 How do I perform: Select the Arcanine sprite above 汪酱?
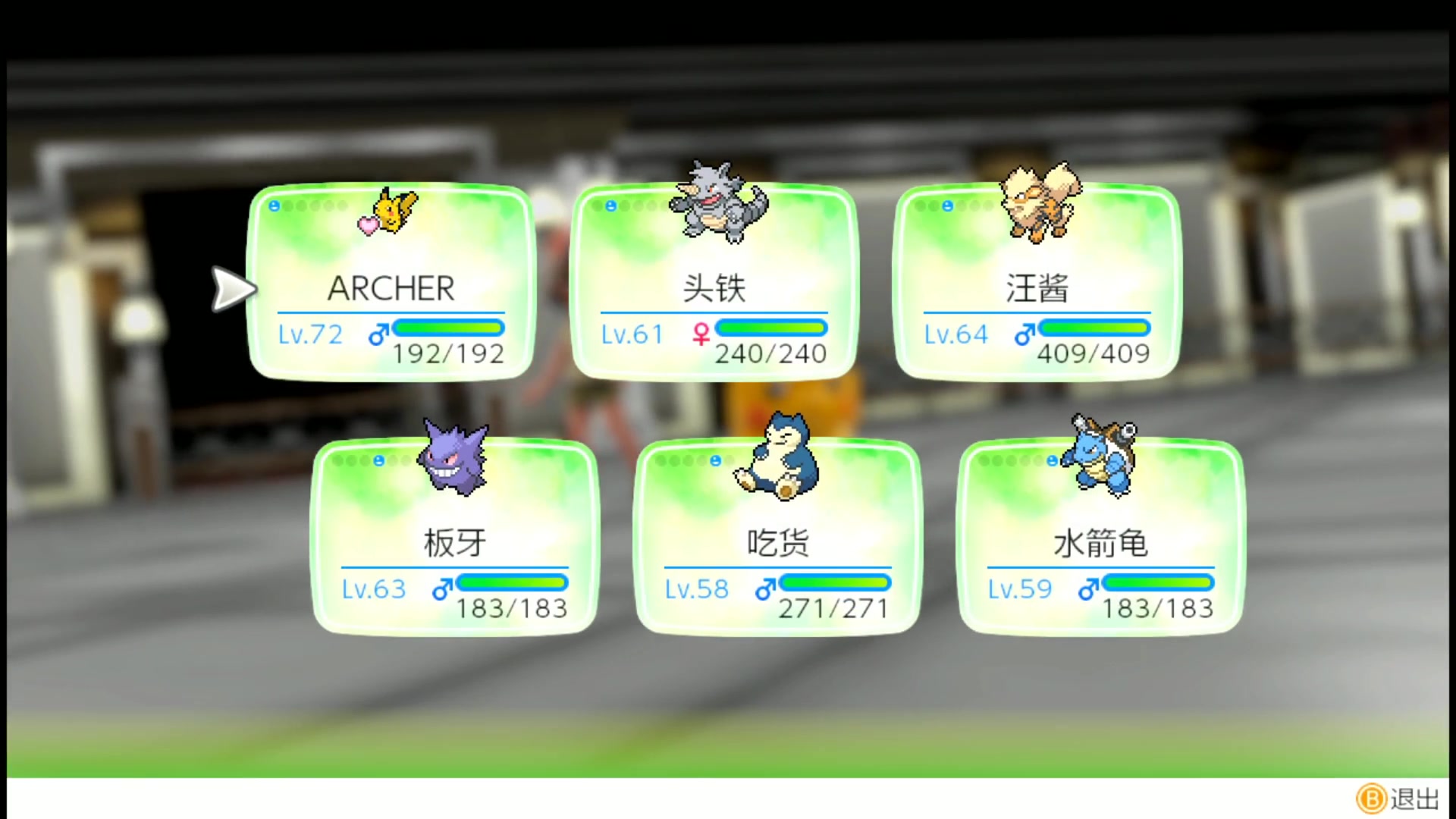click(x=1037, y=203)
